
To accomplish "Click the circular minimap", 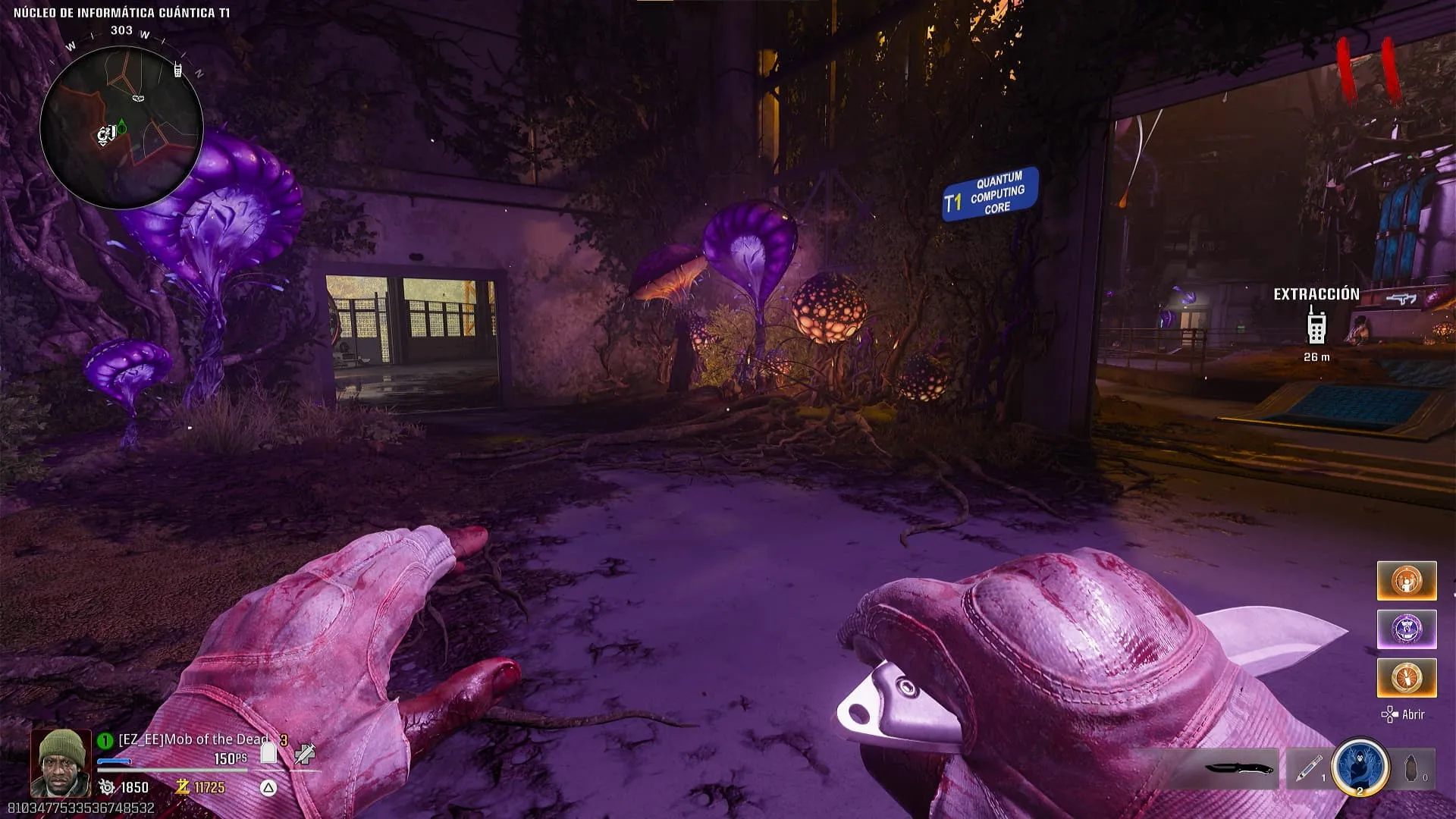I will pyautogui.click(x=121, y=127).
